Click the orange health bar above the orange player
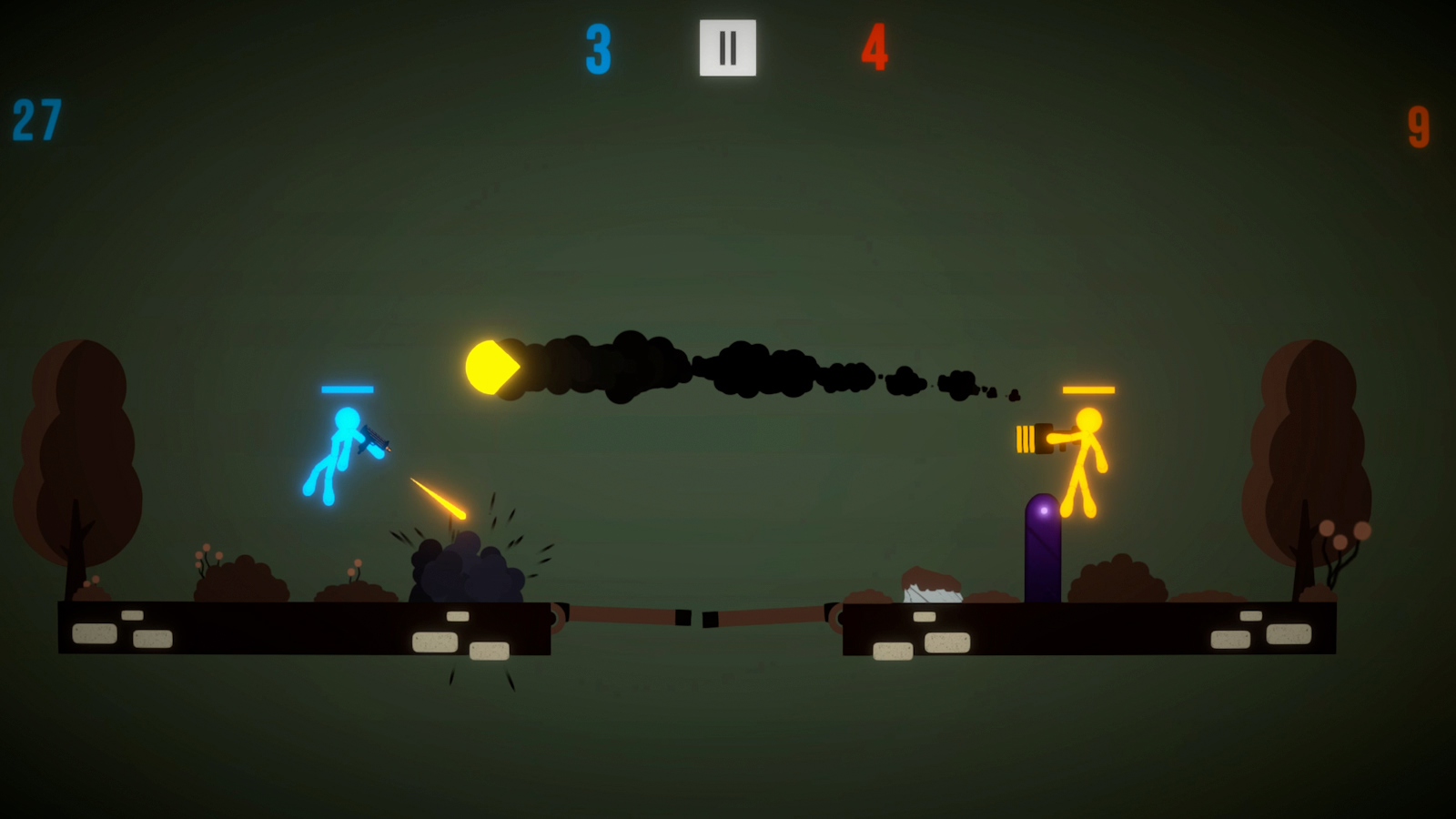 (x=1088, y=391)
